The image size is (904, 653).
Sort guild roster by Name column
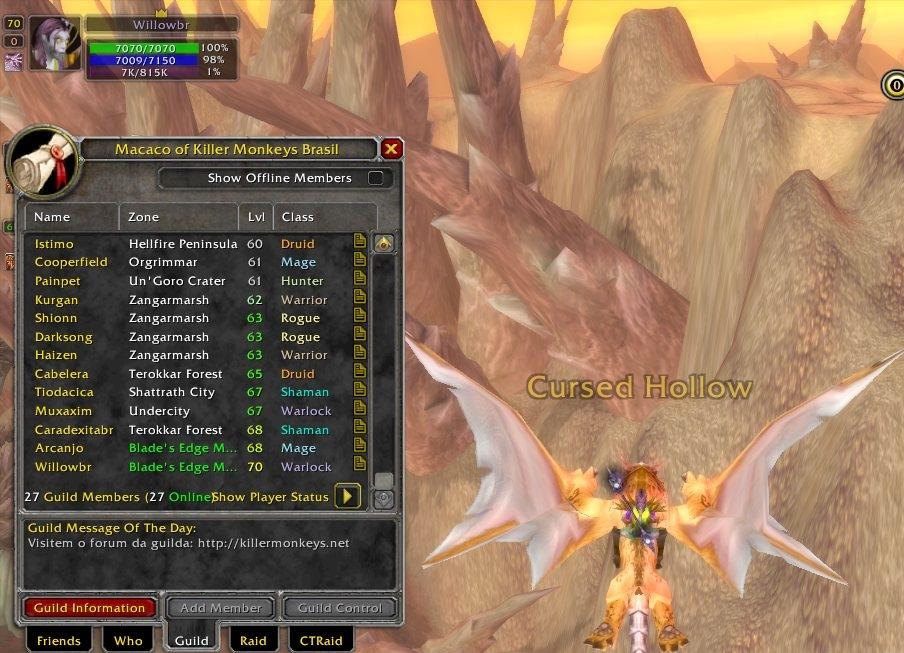(70, 217)
